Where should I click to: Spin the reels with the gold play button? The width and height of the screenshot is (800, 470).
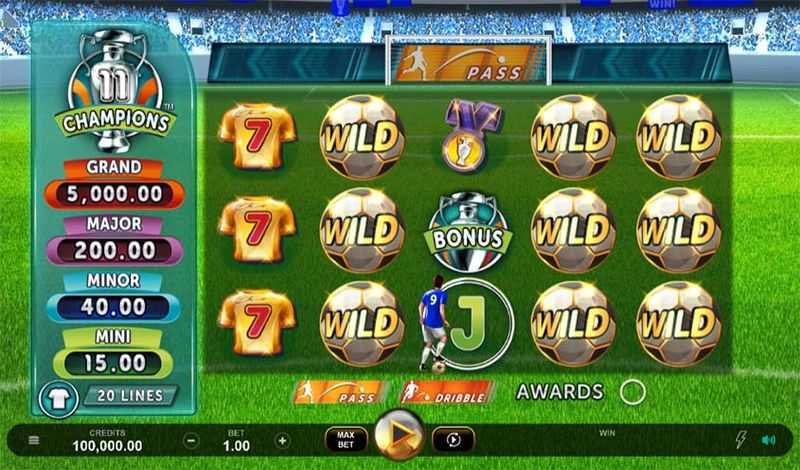[x=398, y=436]
